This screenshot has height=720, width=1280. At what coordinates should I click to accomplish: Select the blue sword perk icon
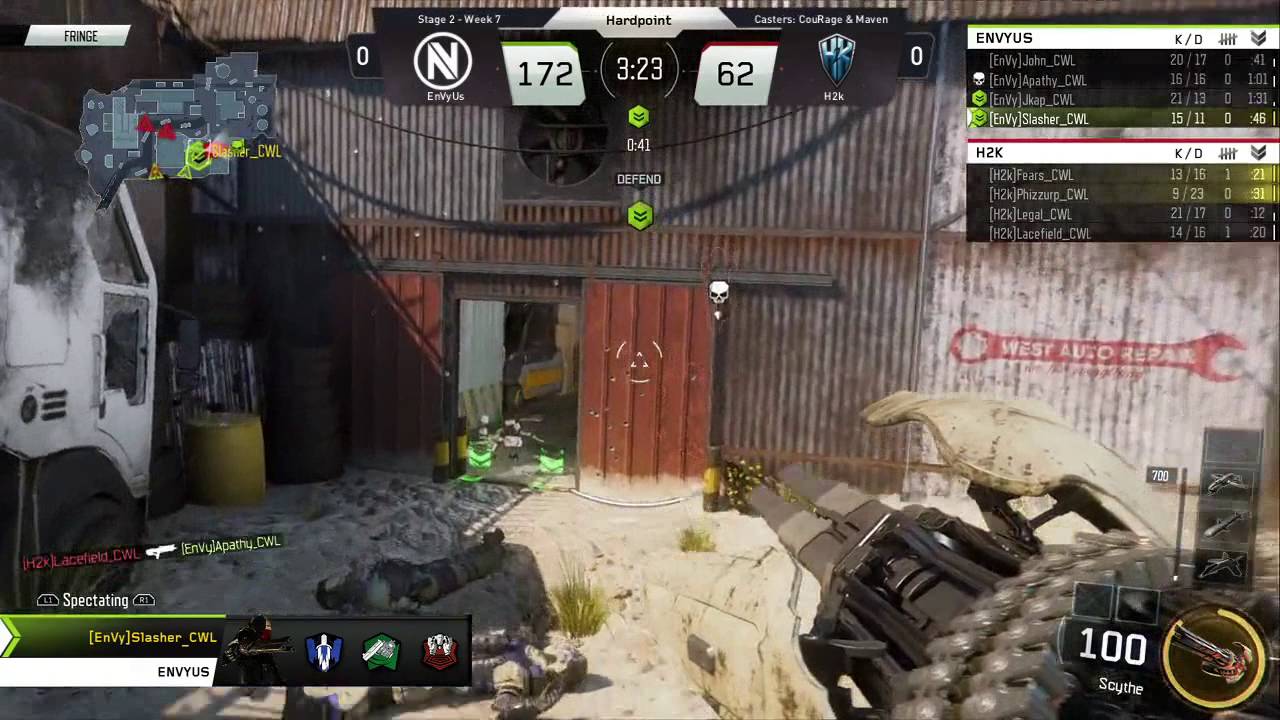click(324, 652)
